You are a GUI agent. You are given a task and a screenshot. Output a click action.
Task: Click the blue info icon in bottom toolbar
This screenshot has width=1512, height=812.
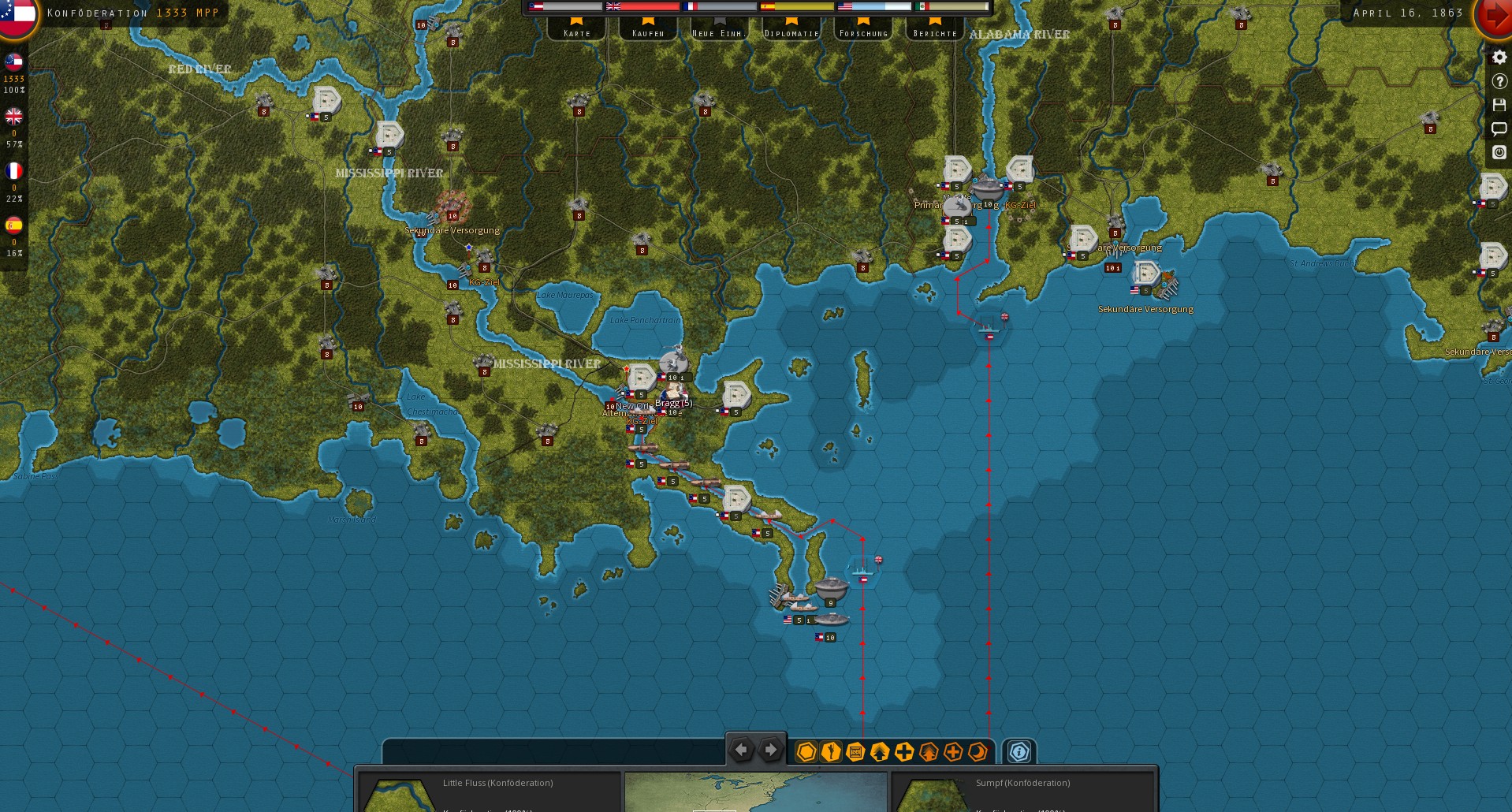point(1019,752)
